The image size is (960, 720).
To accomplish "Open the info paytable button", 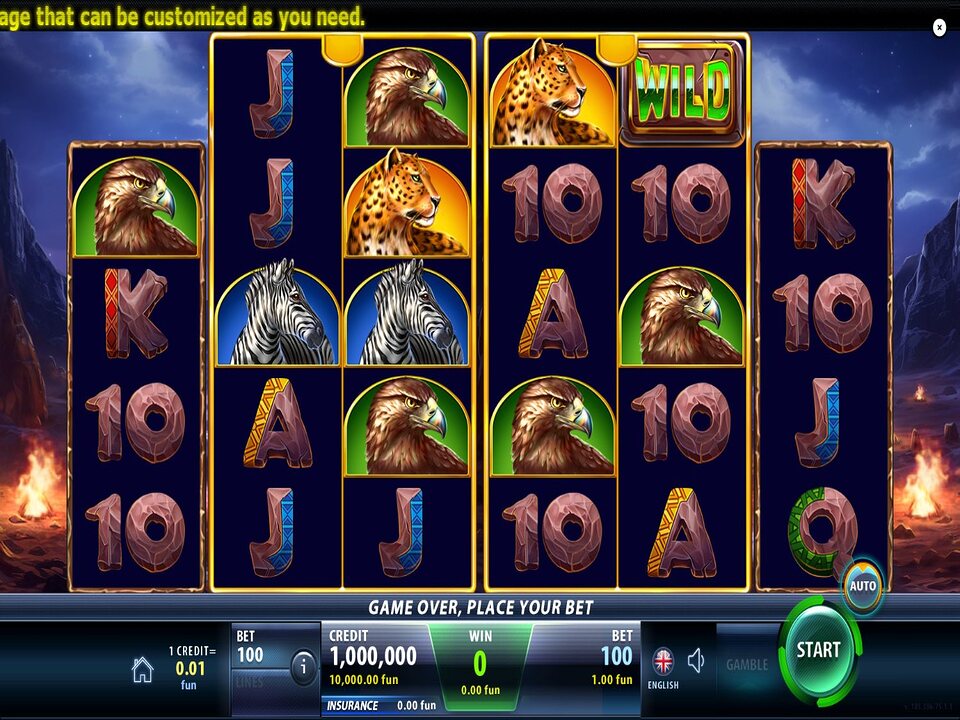I will tap(302, 665).
